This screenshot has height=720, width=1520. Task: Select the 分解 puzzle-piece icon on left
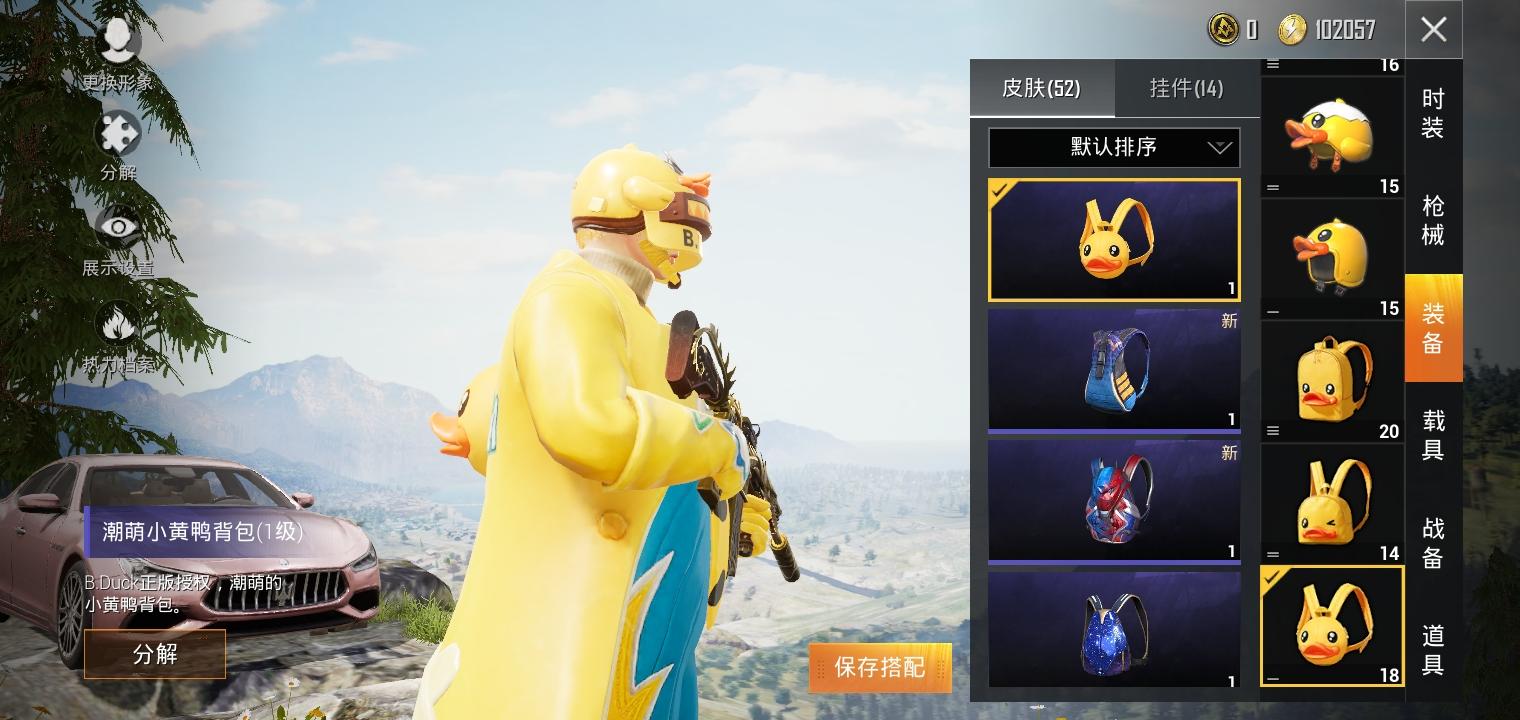[118, 135]
